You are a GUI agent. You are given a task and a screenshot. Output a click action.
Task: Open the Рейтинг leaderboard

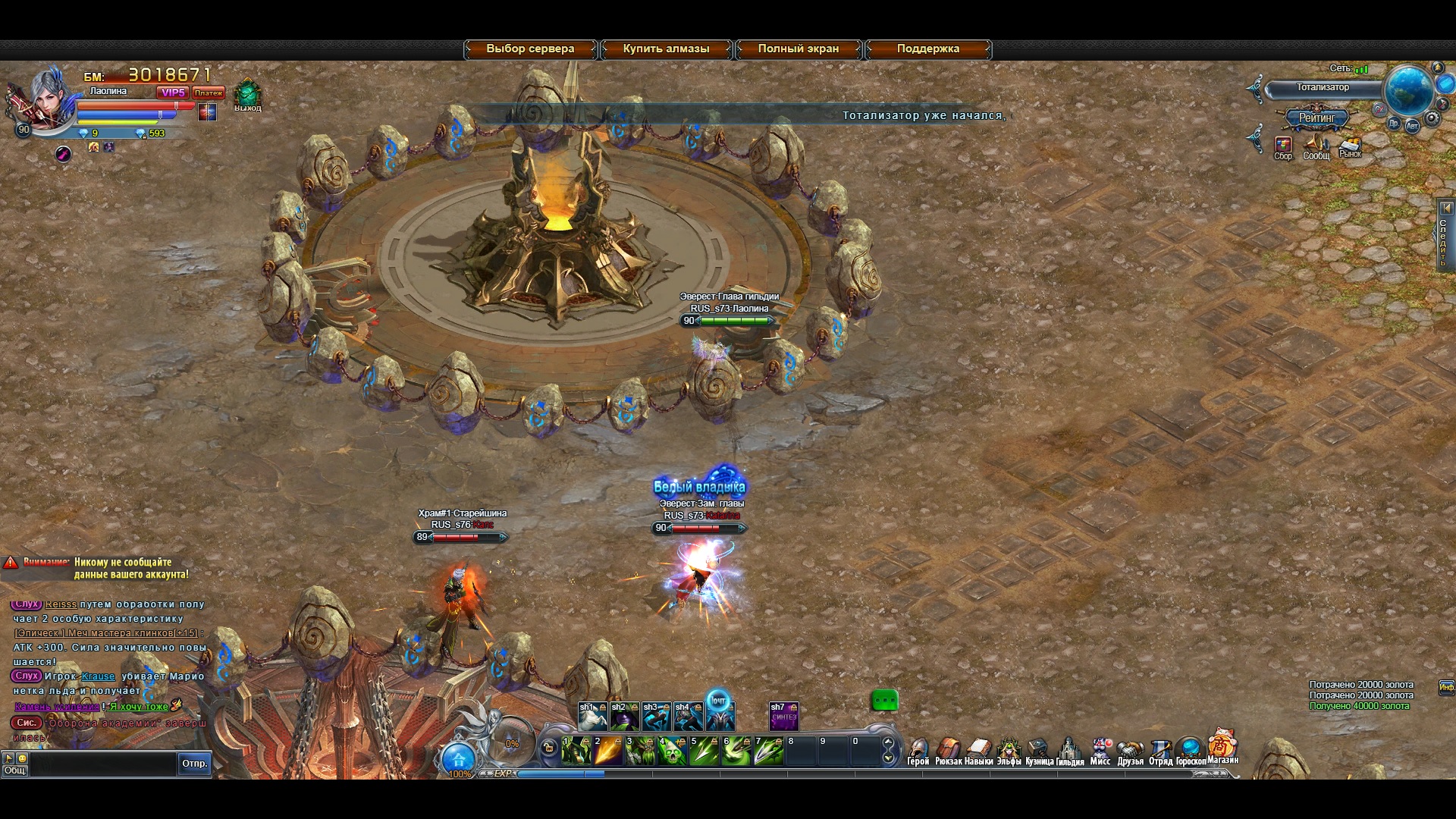(x=1317, y=118)
